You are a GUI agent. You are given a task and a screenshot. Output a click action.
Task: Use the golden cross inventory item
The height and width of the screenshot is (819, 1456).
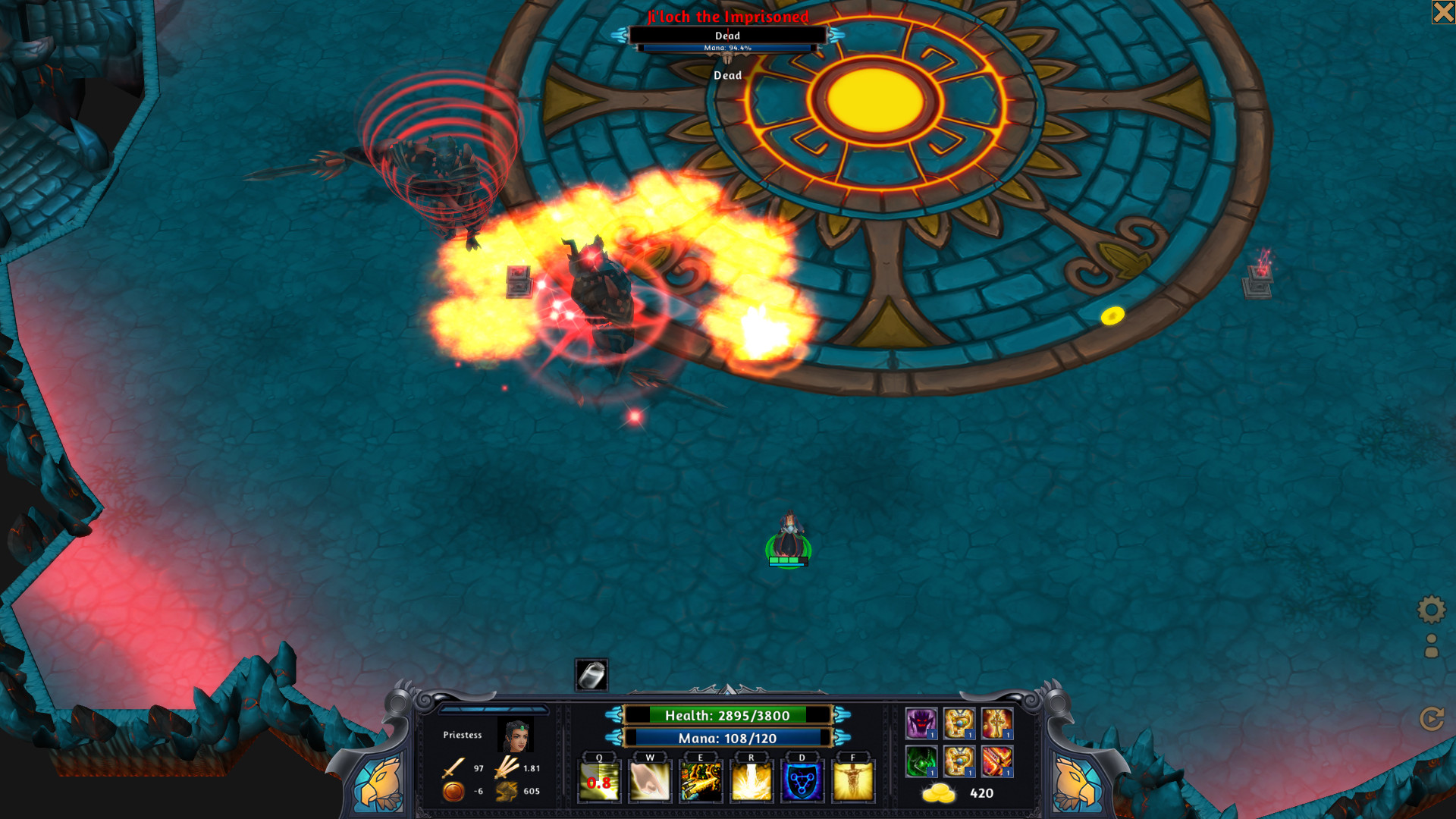[997, 723]
